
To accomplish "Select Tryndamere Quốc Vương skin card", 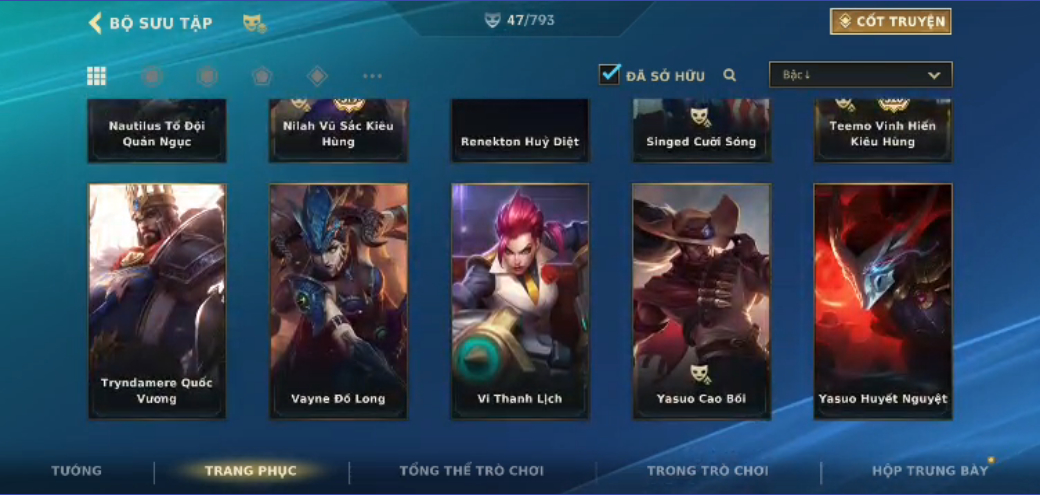I will pos(157,300).
